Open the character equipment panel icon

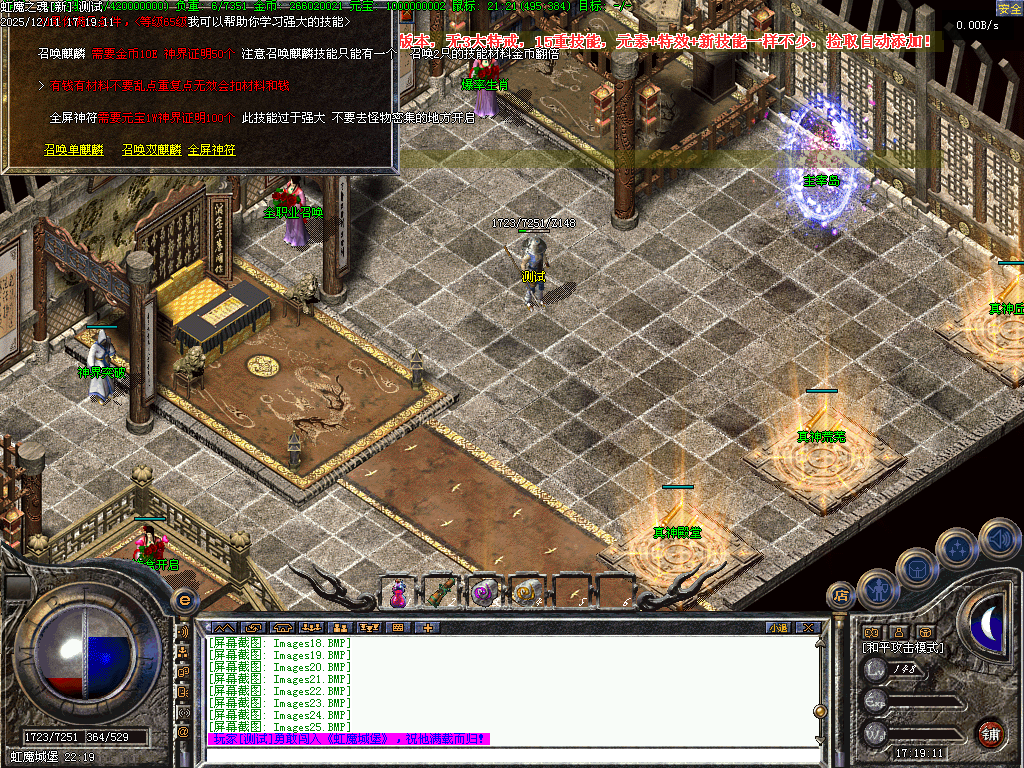click(x=878, y=589)
